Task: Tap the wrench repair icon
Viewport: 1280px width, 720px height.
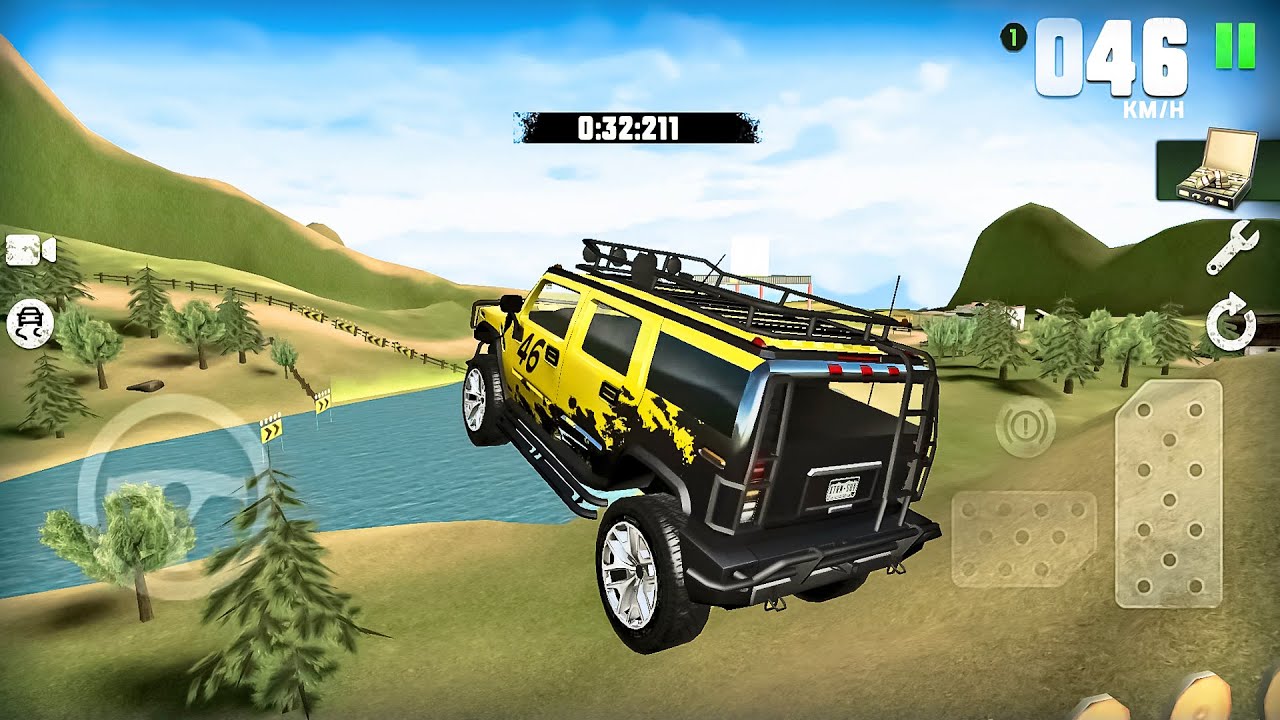Action: coord(1231,247)
